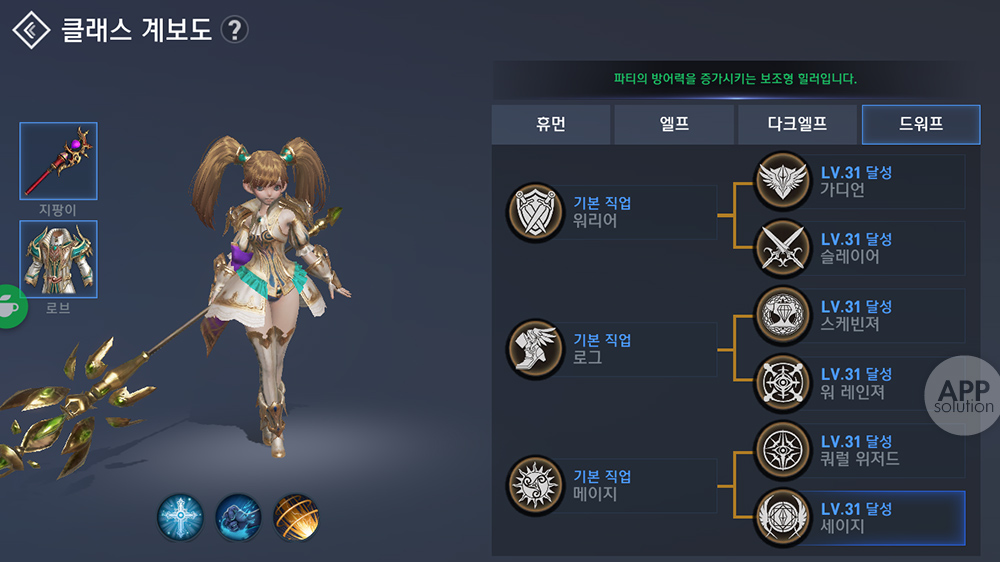Viewport: 1000px width, 562px height.
Task: Go back using the arrow button
Action: (32, 30)
